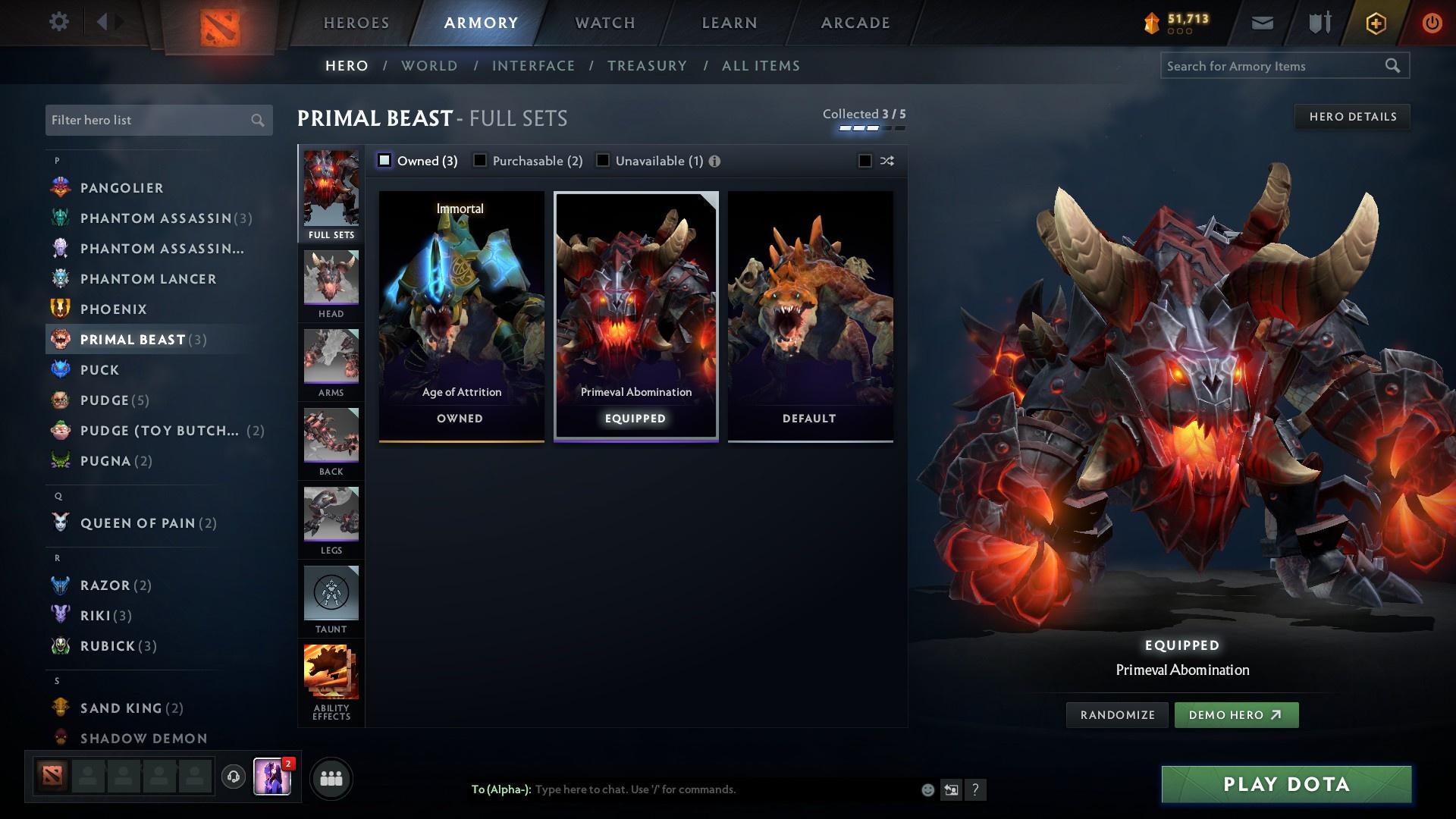This screenshot has height=819, width=1456.
Task: Open the LEGS item slot category
Action: 331,518
